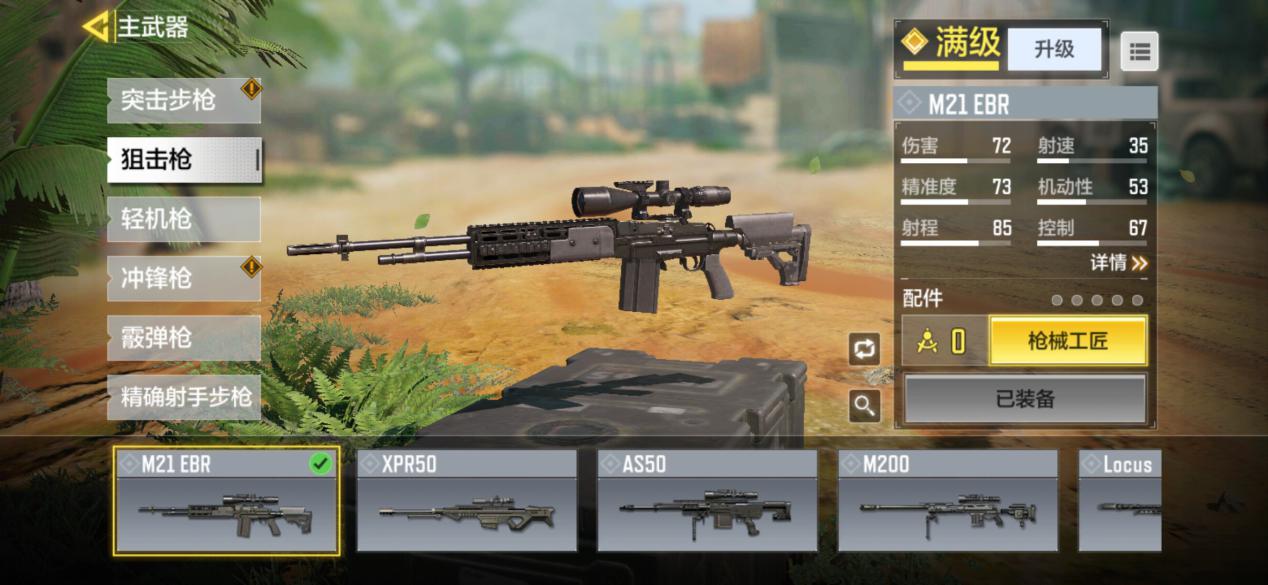This screenshot has width=1268, height=585.
Task: Choose the XPR50 sniper rifle card
Action: coord(467,500)
